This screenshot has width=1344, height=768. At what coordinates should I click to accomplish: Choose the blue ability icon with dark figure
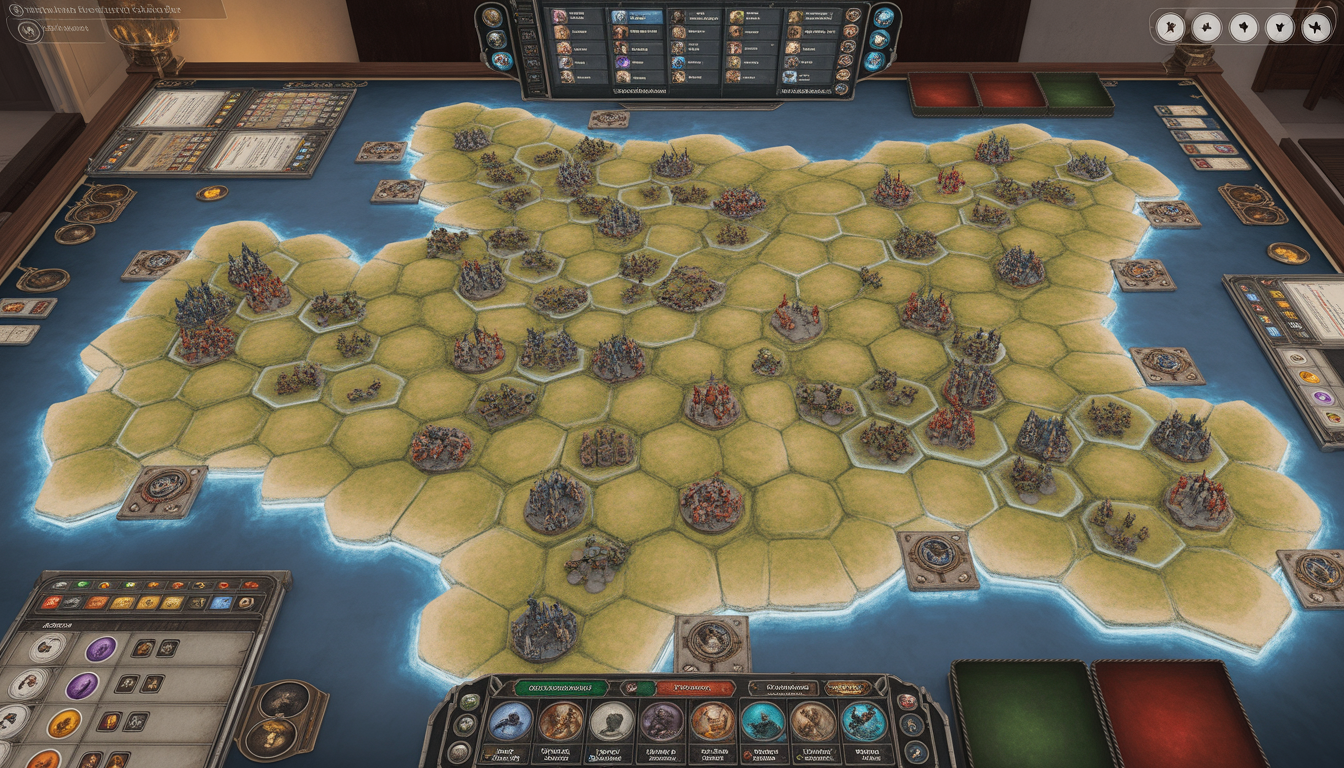pyautogui.click(x=510, y=722)
